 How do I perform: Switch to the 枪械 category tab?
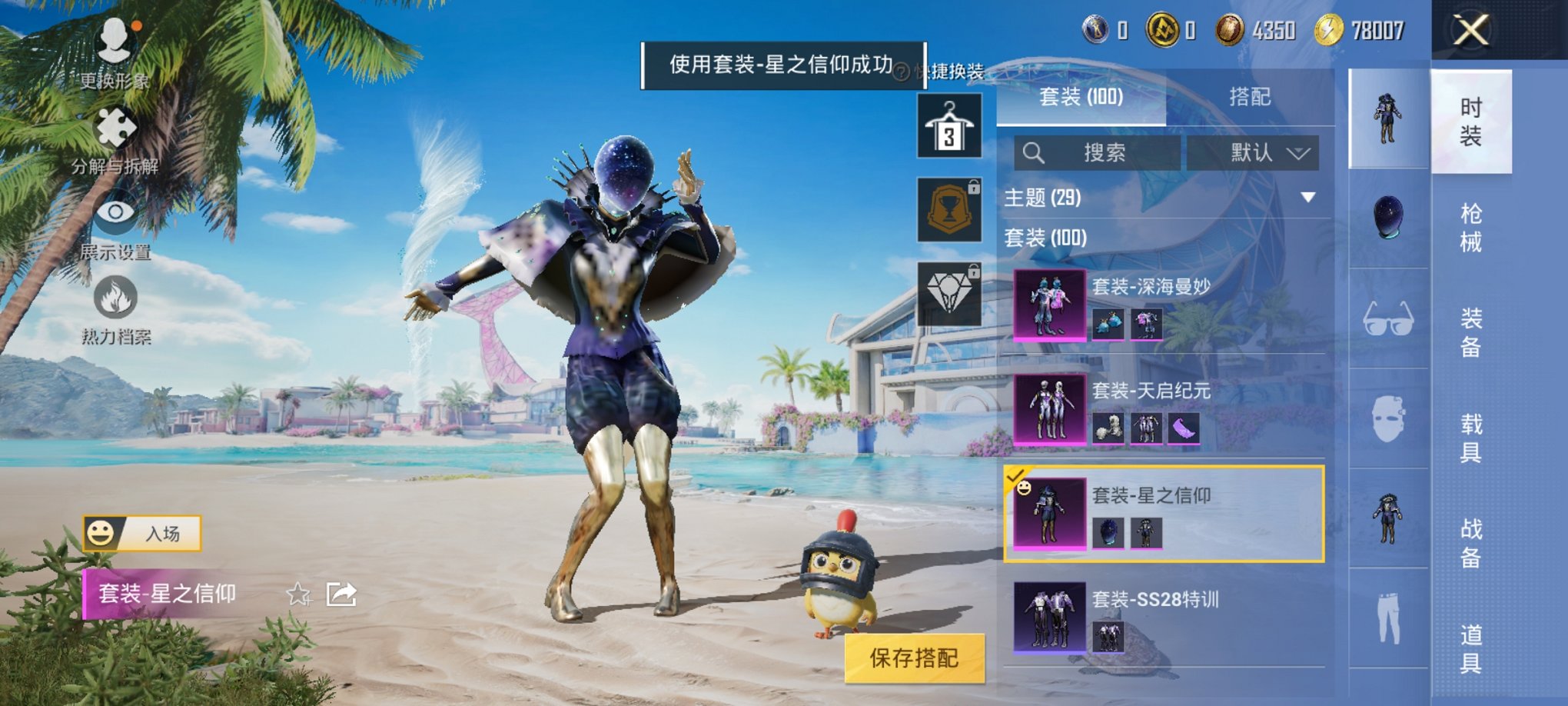1472,225
